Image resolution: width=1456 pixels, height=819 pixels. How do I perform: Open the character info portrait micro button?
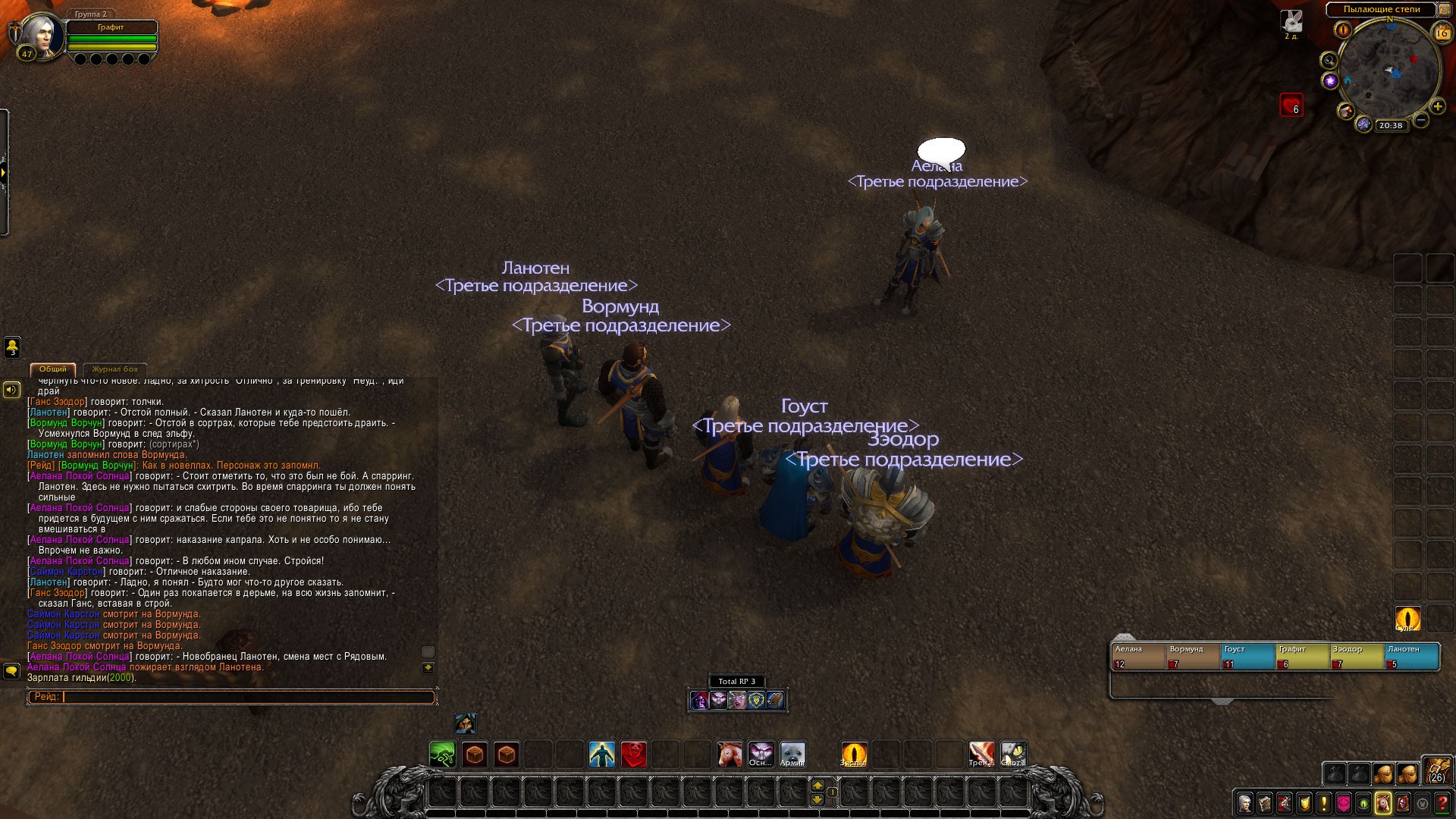[1244, 803]
